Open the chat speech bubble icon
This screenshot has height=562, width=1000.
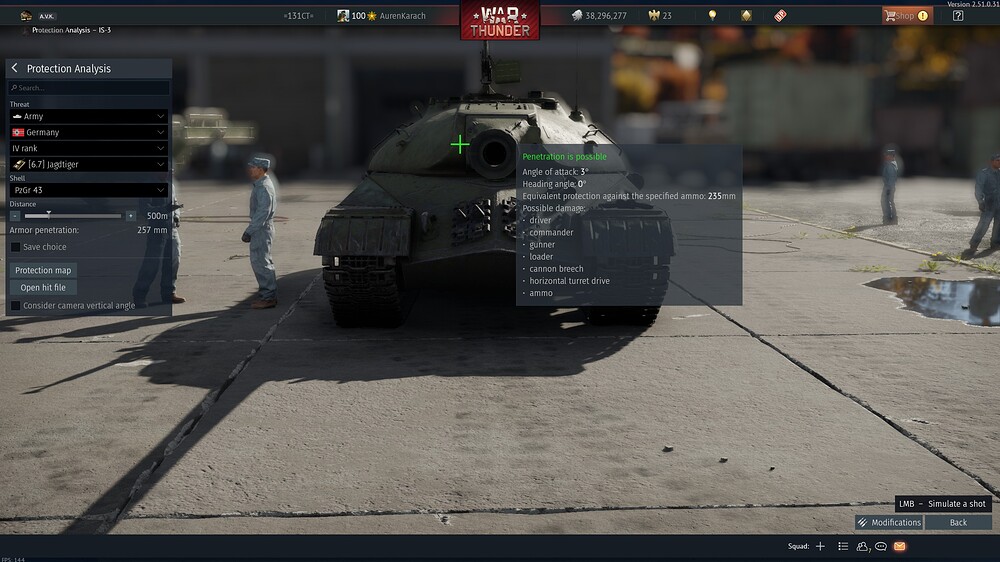pyautogui.click(x=881, y=546)
